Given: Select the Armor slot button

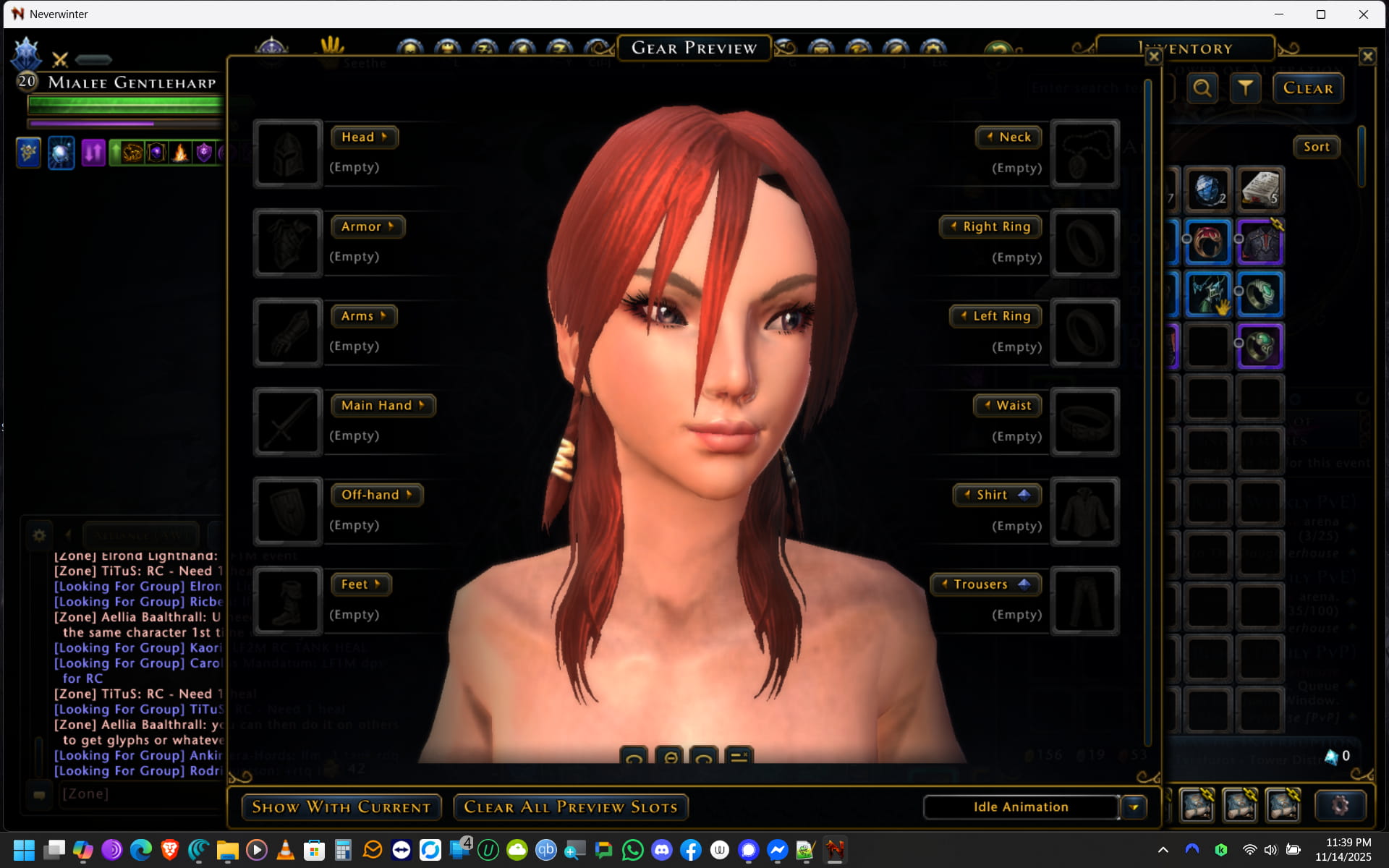Looking at the screenshot, I should coord(368,227).
